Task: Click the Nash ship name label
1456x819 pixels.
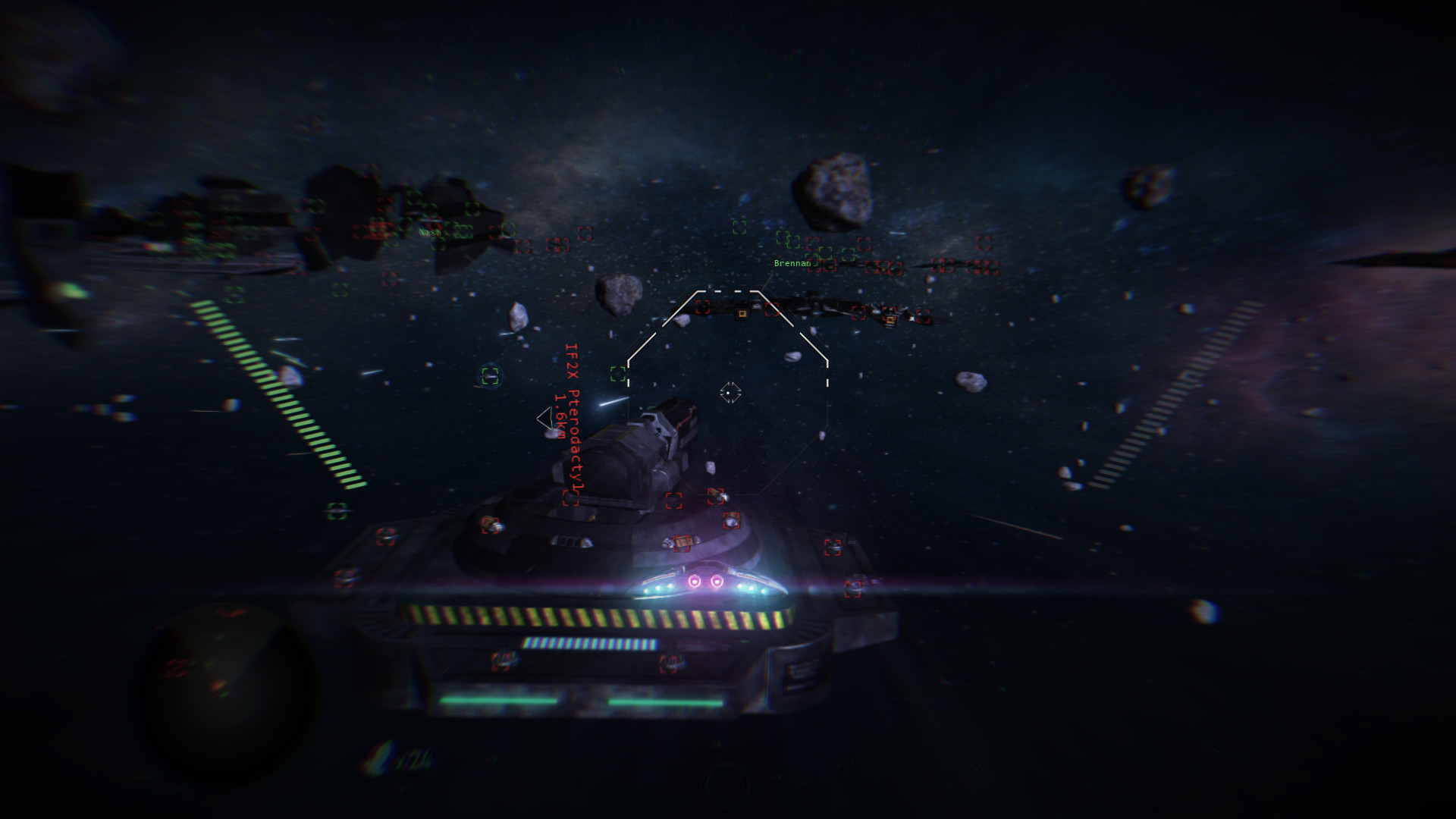Action: coord(429,232)
